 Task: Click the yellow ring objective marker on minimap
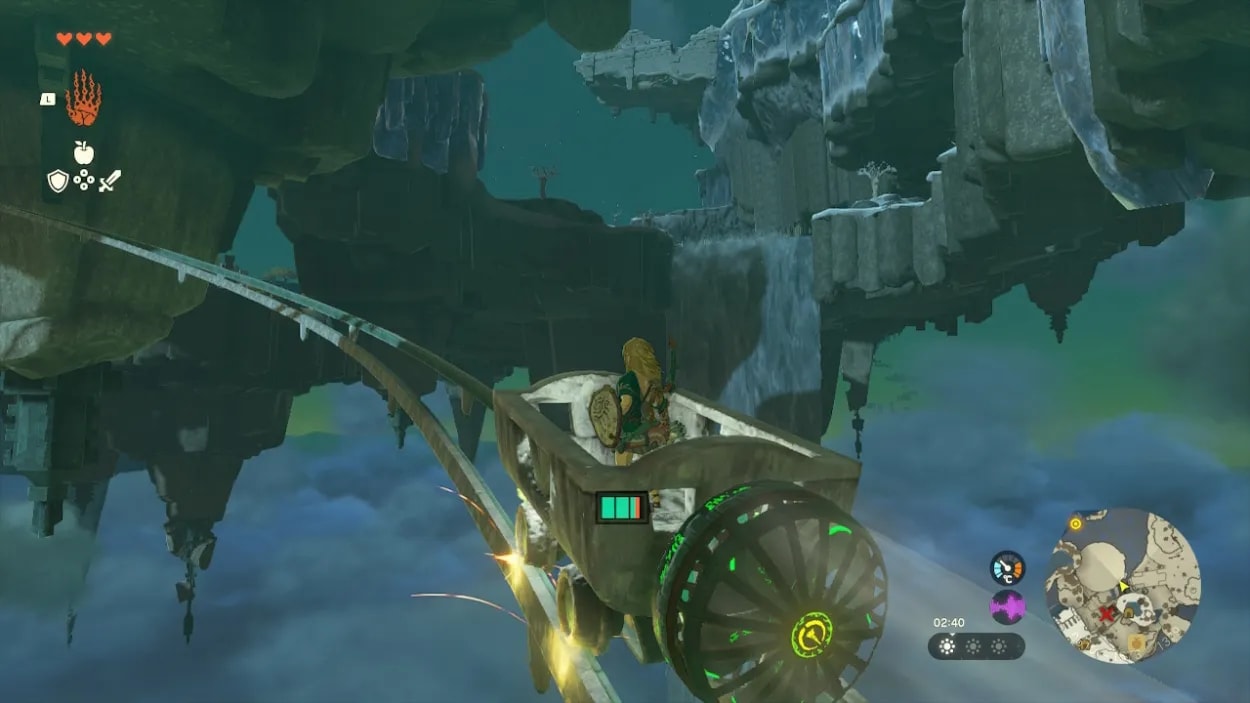pos(1075,523)
